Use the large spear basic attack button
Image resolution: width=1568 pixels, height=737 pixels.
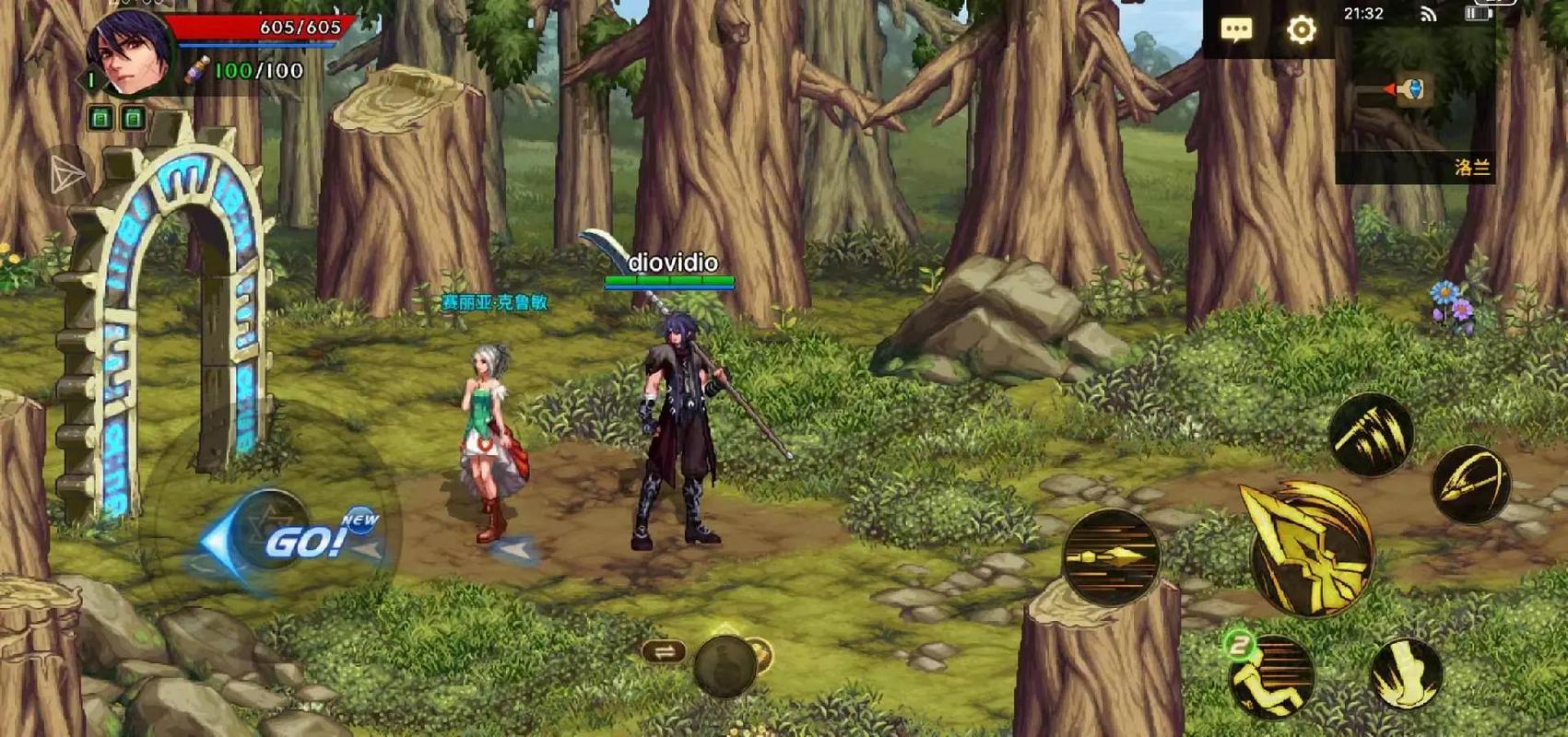1312,550
